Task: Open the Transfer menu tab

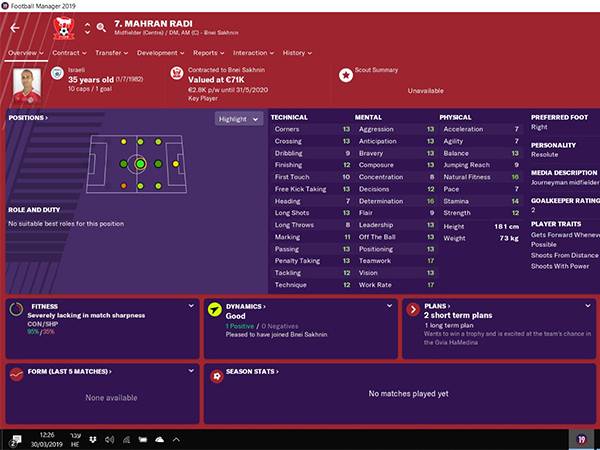Action: 112,52
